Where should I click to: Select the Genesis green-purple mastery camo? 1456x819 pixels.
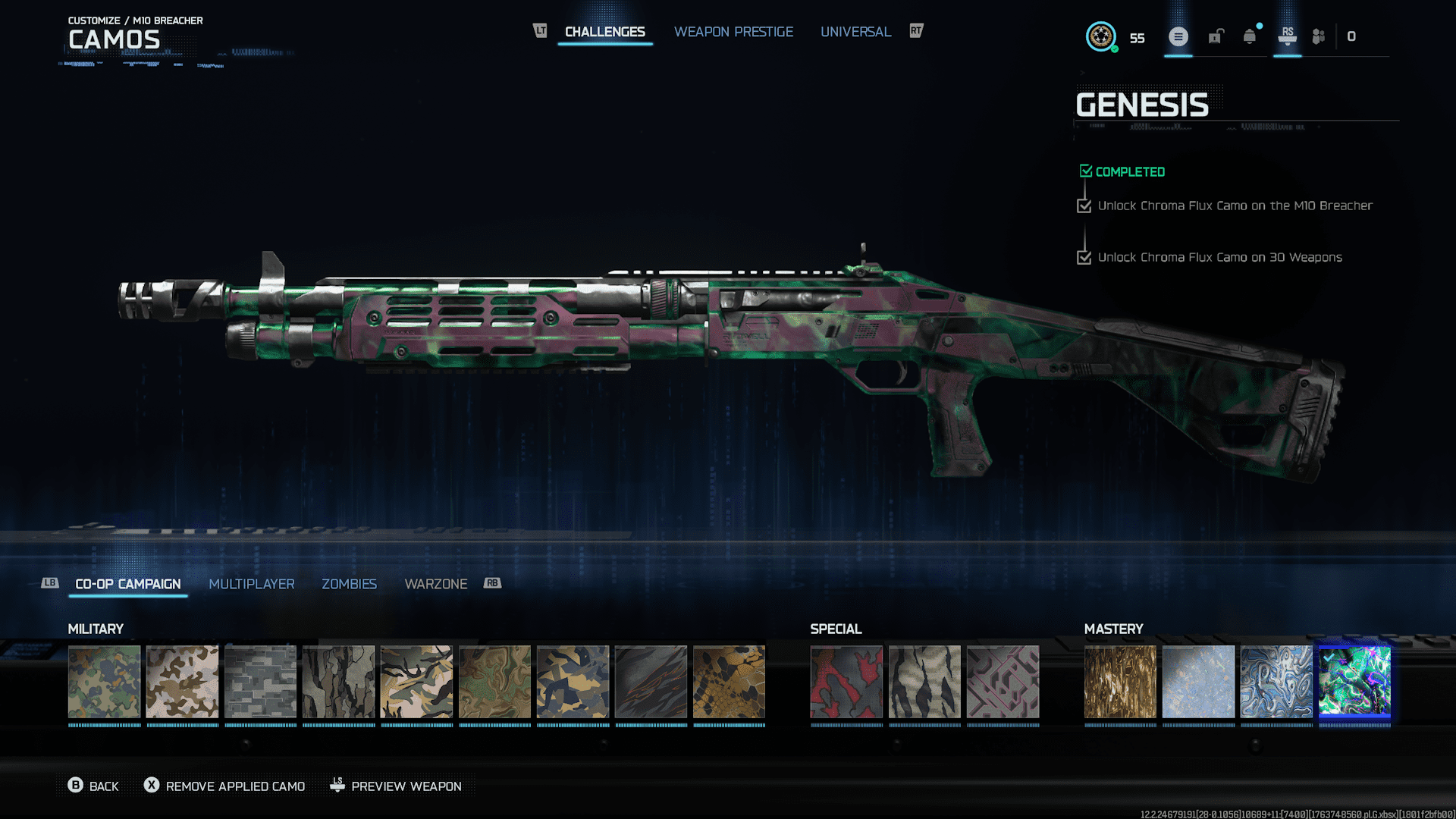(1354, 681)
